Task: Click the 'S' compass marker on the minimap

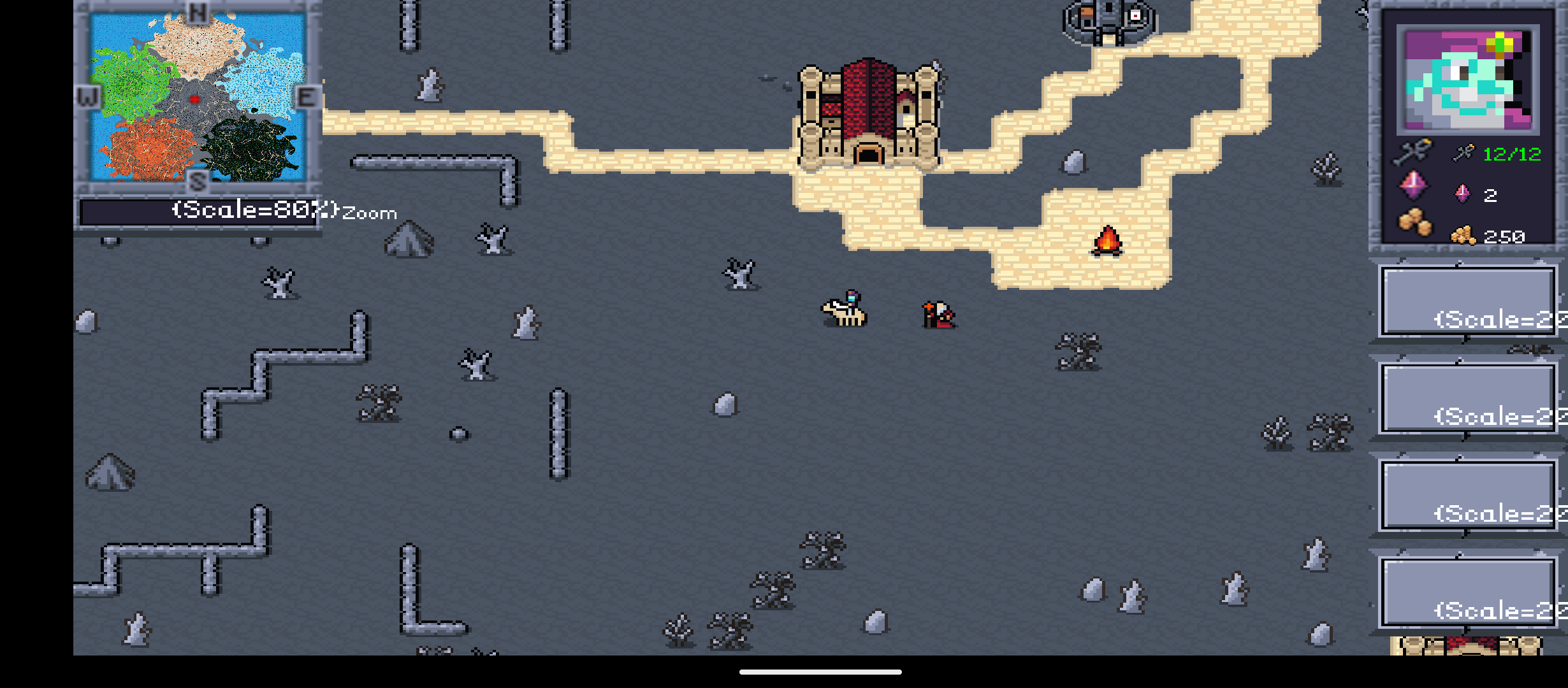Action: (198, 182)
